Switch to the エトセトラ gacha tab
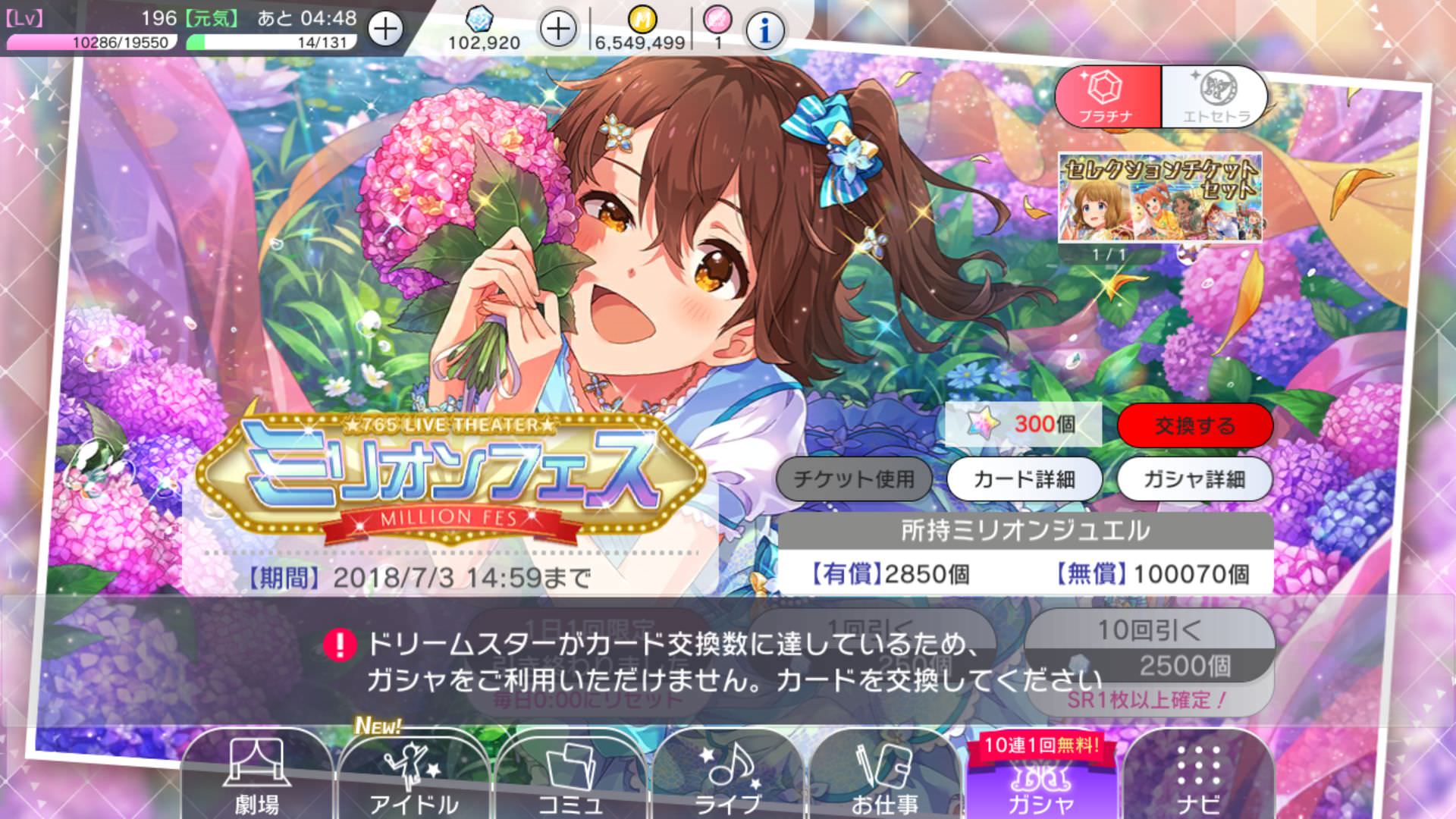The width and height of the screenshot is (1456, 819). pyautogui.click(x=1215, y=97)
